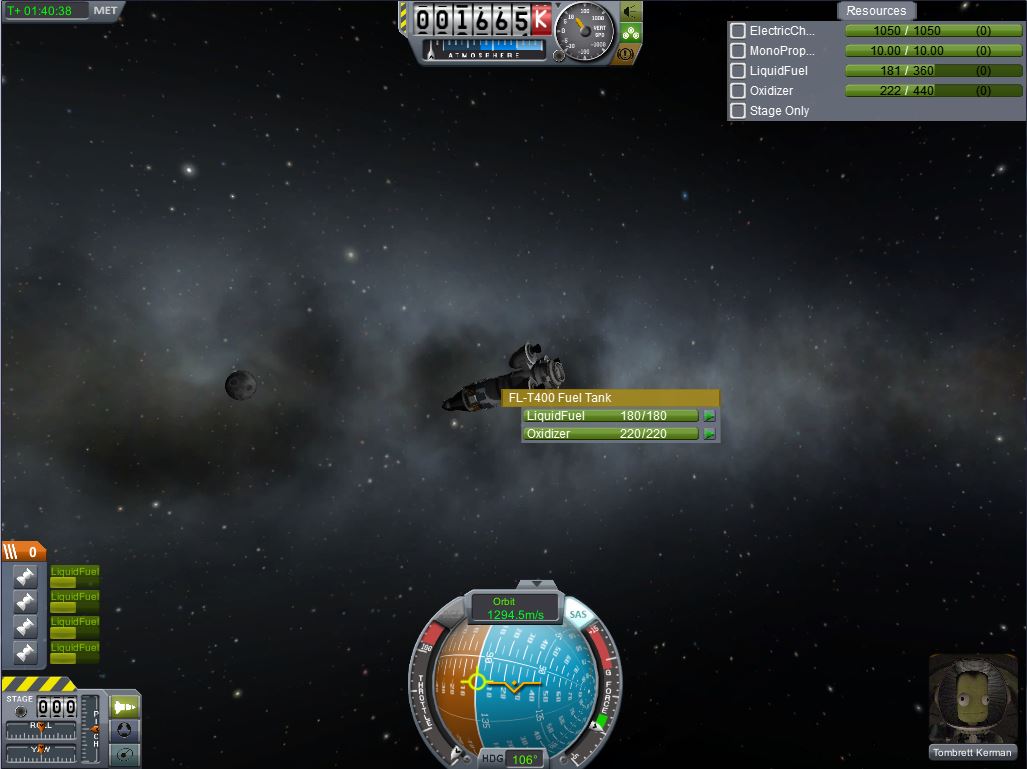The image size is (1027, 769).
Task: Open Tombrett Kerman's crew portrait
Action: [972, 699]
